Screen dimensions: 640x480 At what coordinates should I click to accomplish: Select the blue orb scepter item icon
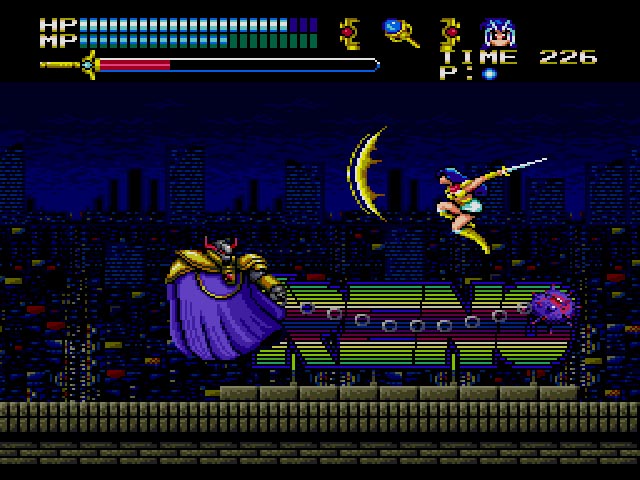[x=400, y=33]
